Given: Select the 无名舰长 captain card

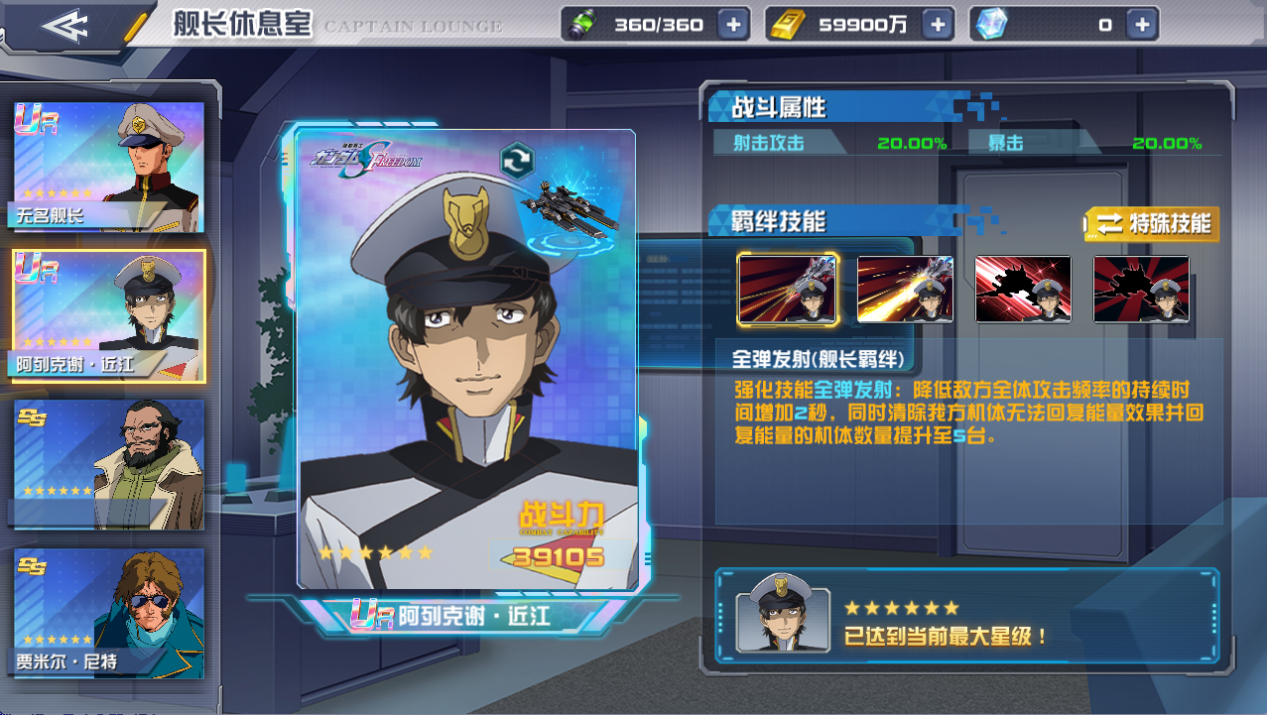Looking at the screenshot, I should pos(109,167).
